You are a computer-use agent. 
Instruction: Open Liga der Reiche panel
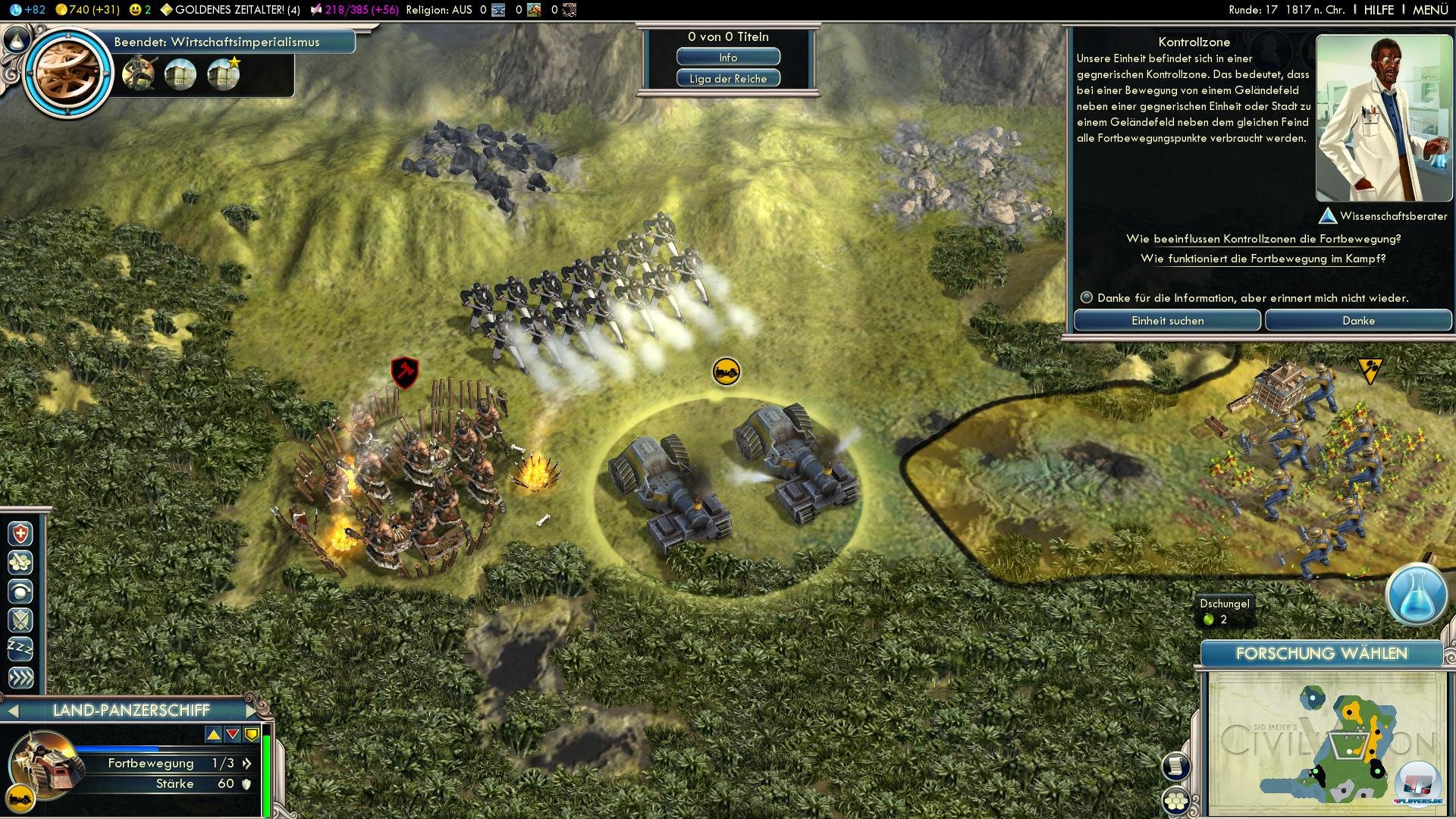click(x=728, y=79)
